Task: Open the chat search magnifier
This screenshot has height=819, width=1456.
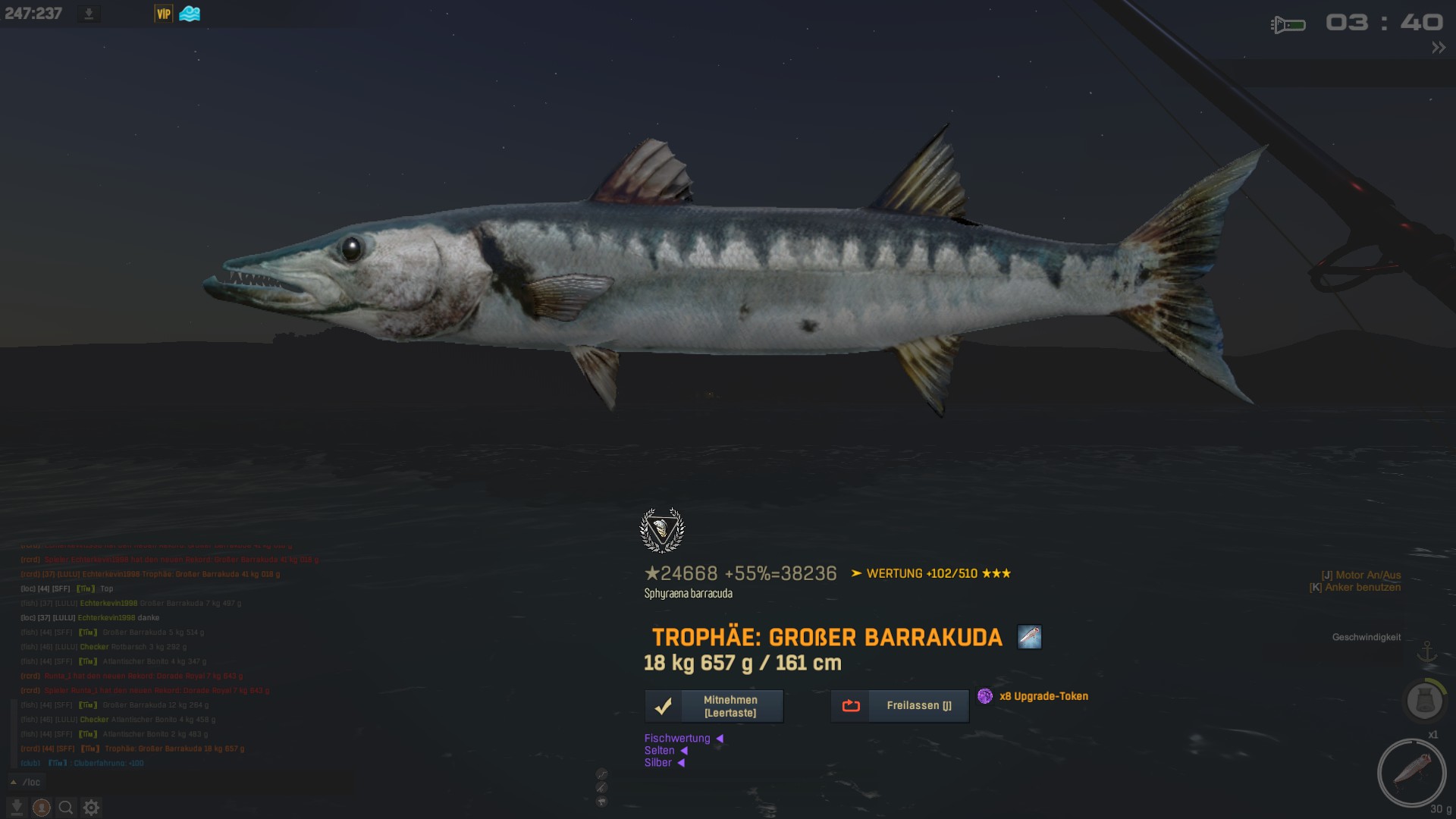Action: [x=66, y=808]
